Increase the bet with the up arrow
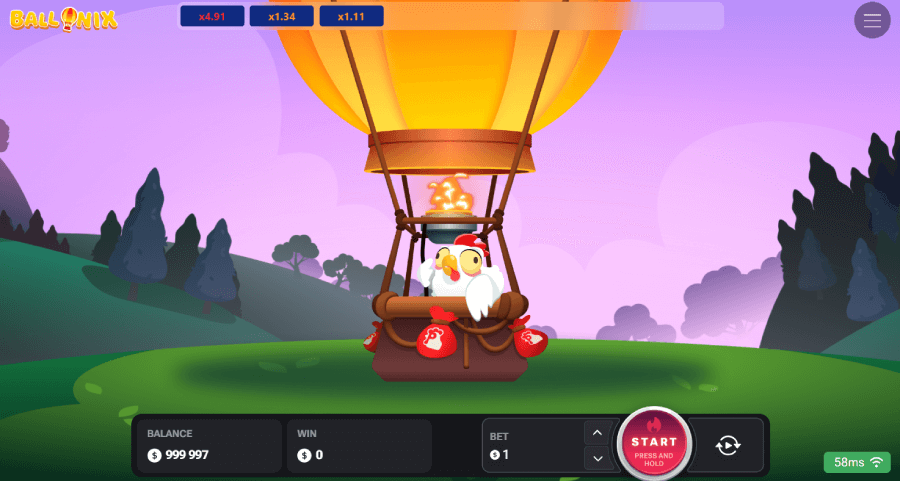Viewport: 900px width, 481px height. [597, 433]
